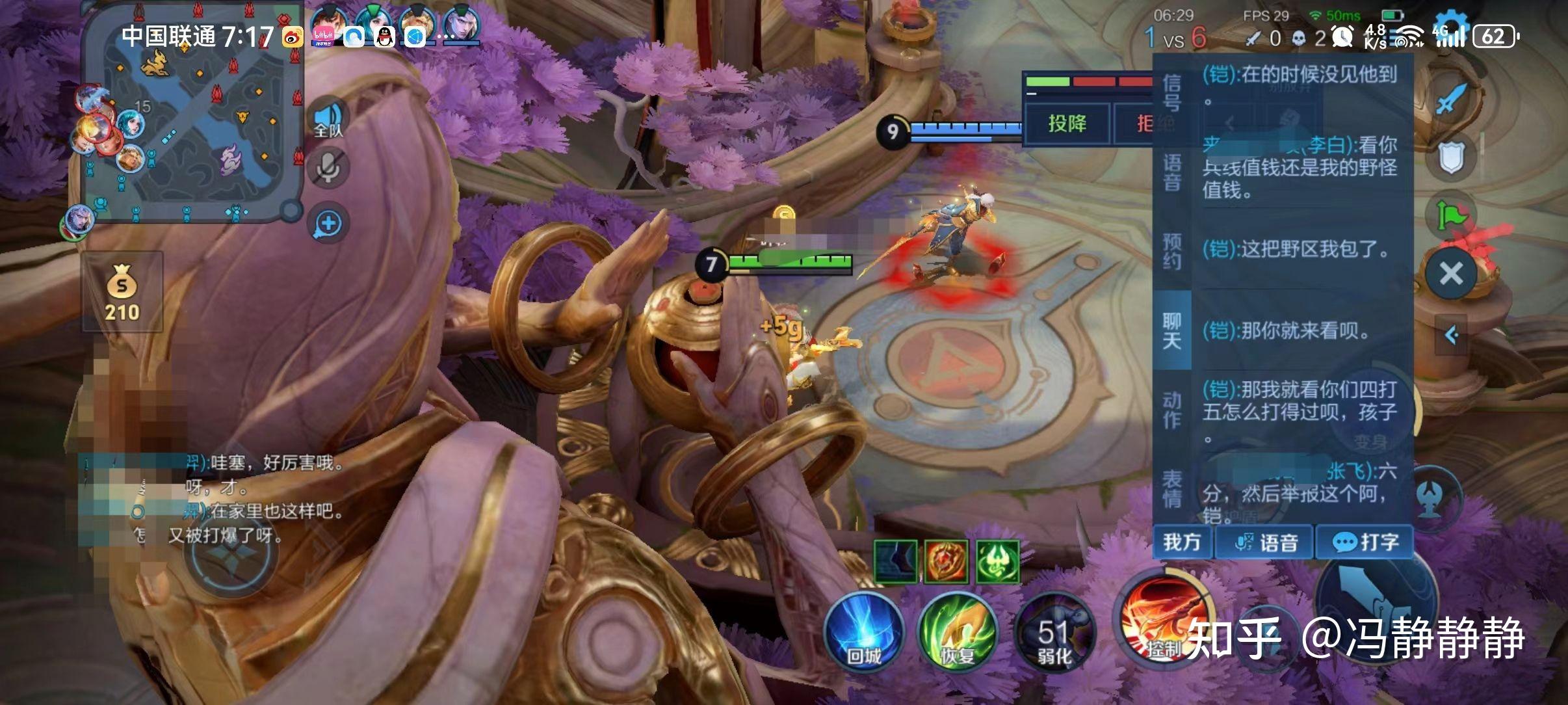
Task: Tap the 投降 surrender button
Action: [1067, 123]
